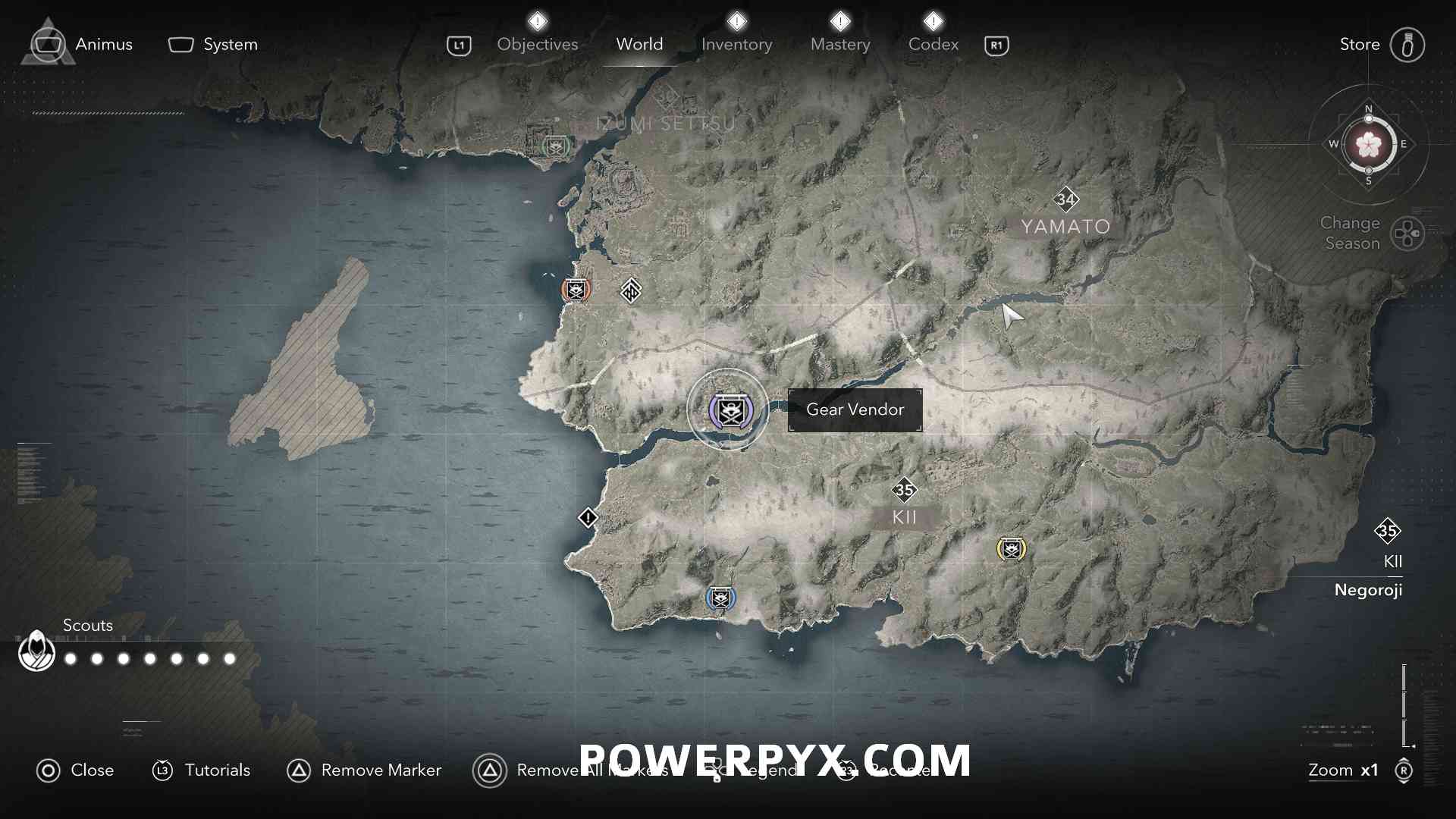
Task: Select the highlighted Gear Vendor map marker
Action: (x=729, y=410)
